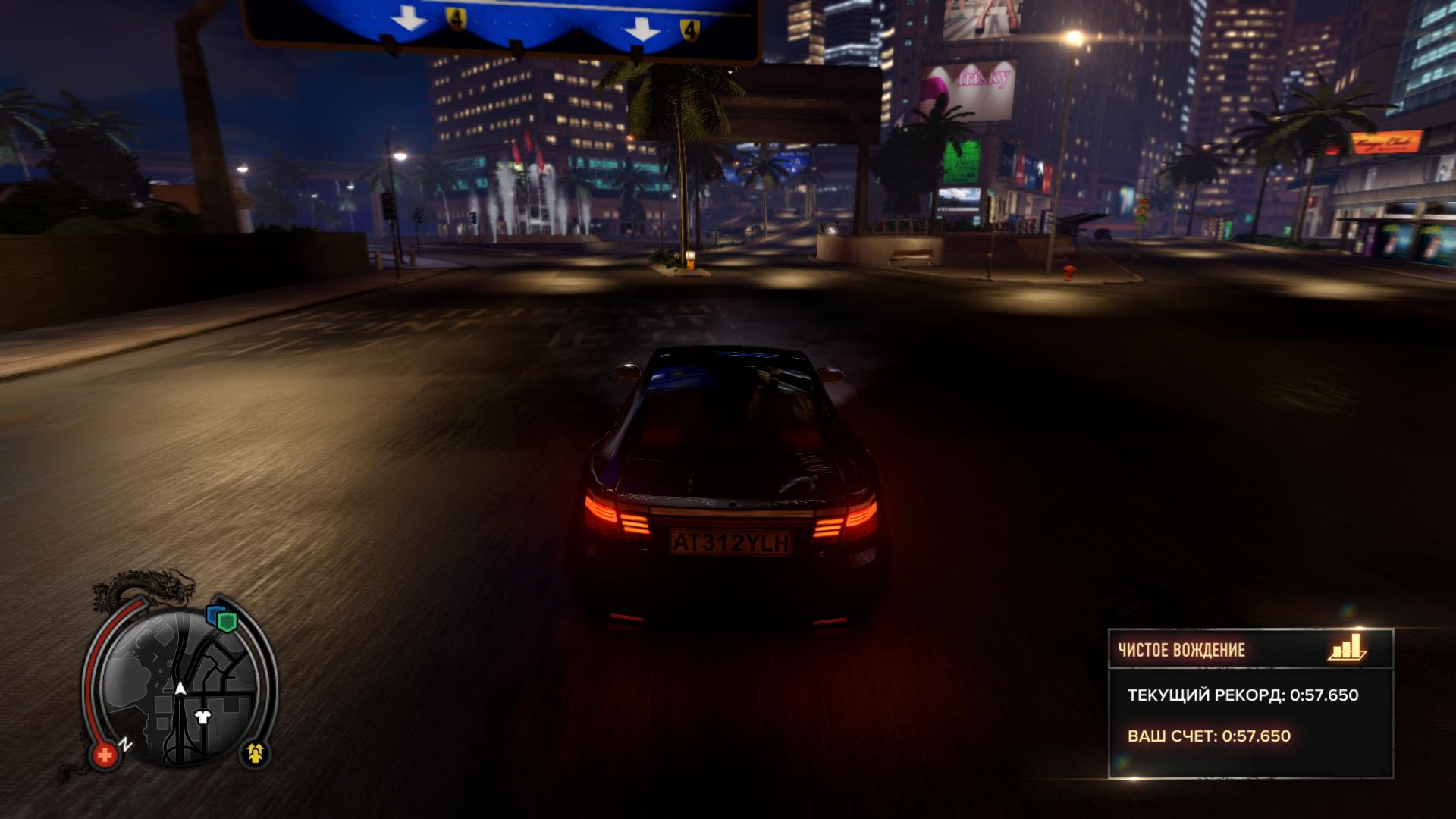
Task: Open the leaderboard bars icon
Action: tap(1346, 648)
